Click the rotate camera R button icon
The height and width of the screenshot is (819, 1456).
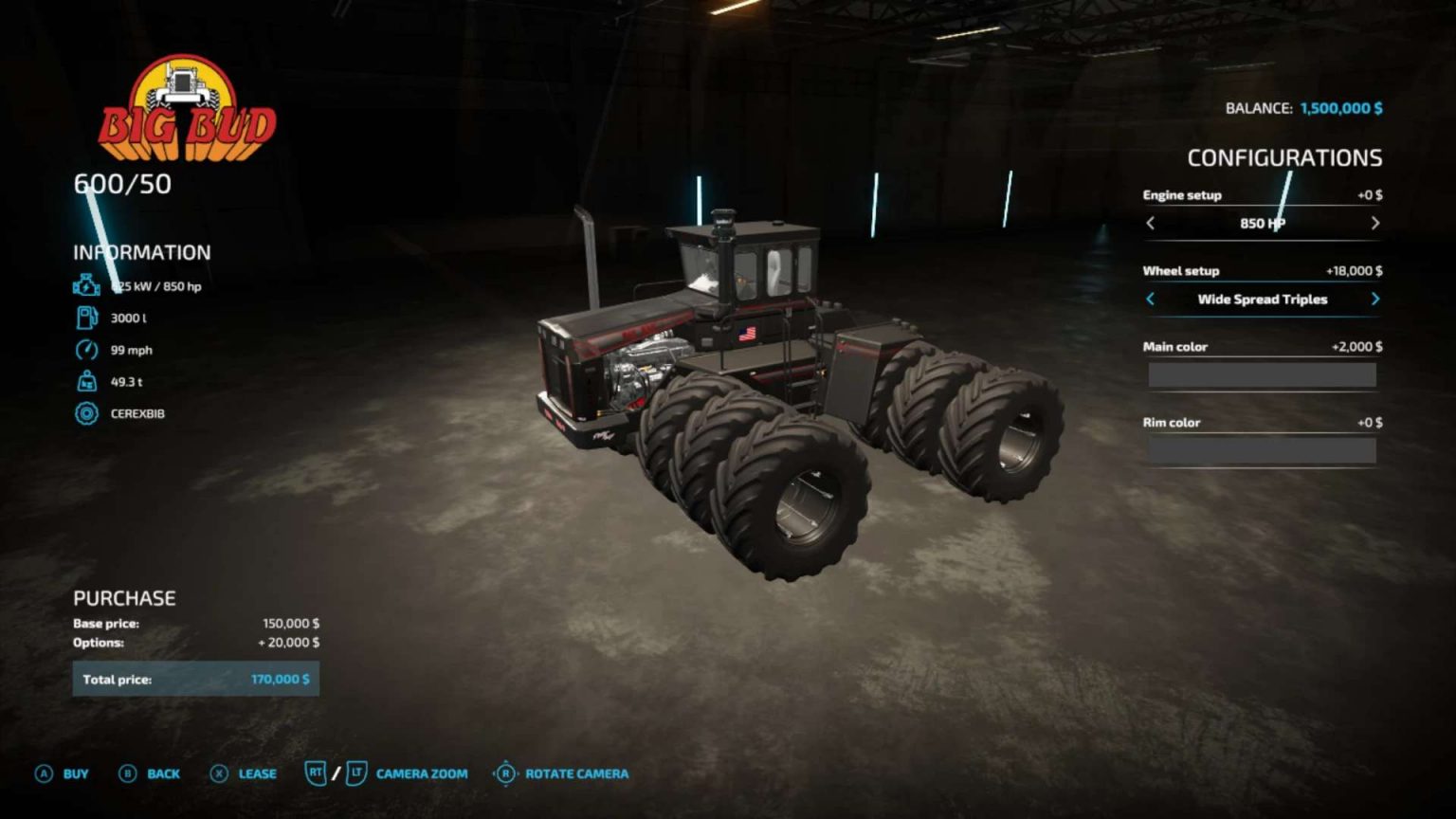506,773
